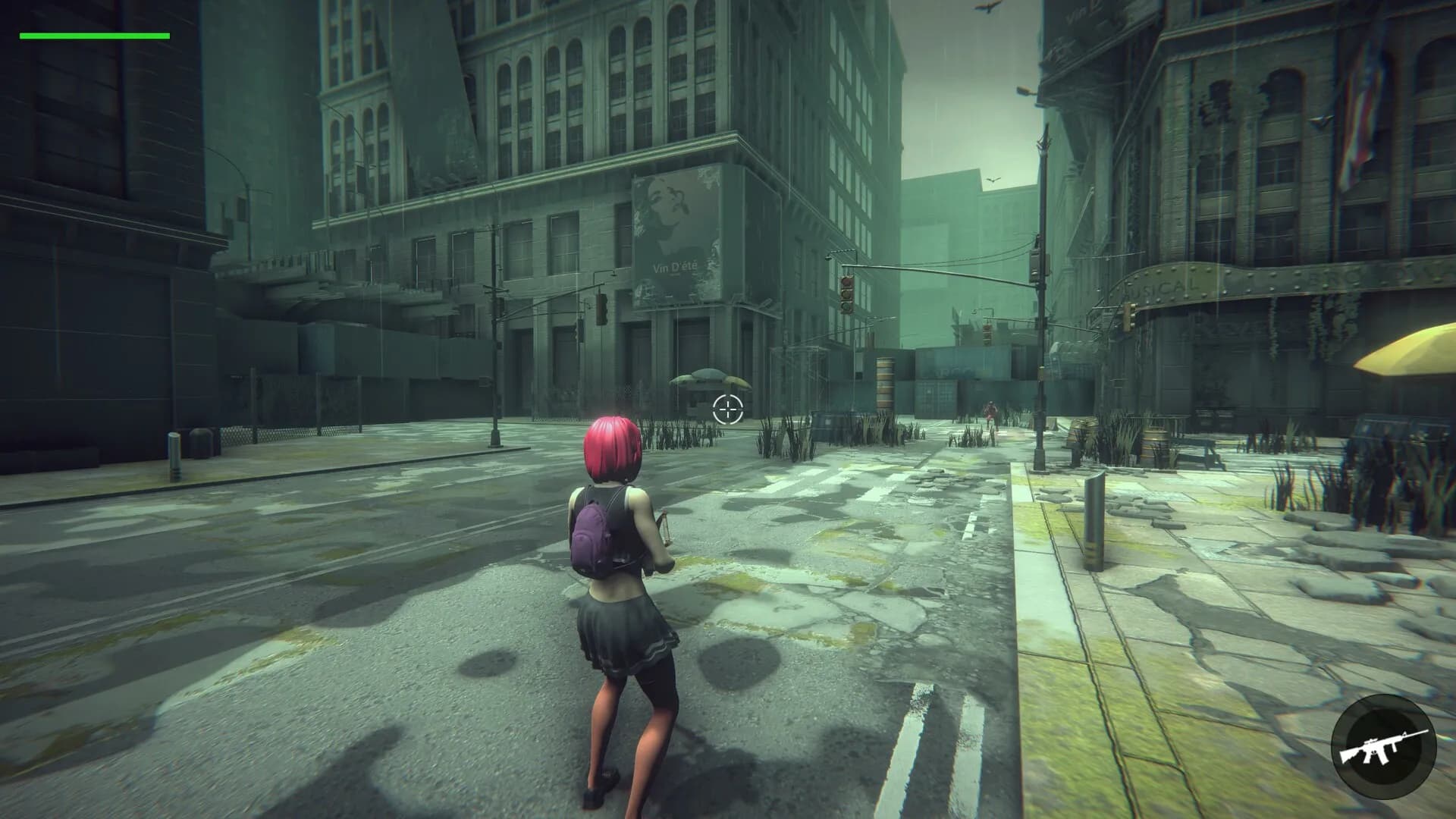This screenshot has height=819, width=1456.
Task: Target the traffic light hanging over the intersection
Action: tap(846, 296)
